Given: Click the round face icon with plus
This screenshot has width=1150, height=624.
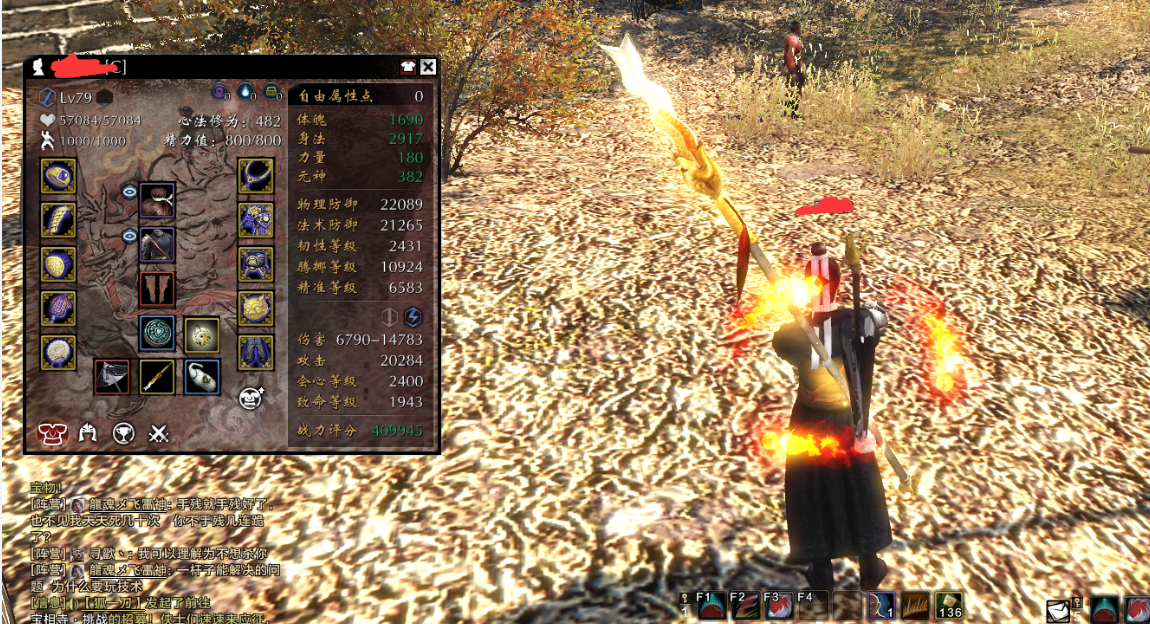Looking at the screenshot, I should 251,398.
